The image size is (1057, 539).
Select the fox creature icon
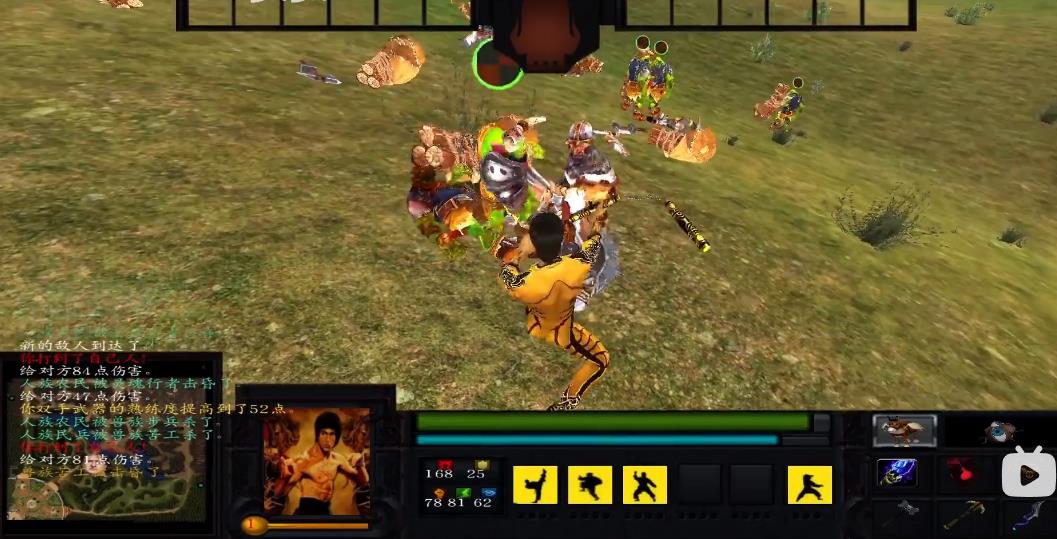[x=904, y=431]
